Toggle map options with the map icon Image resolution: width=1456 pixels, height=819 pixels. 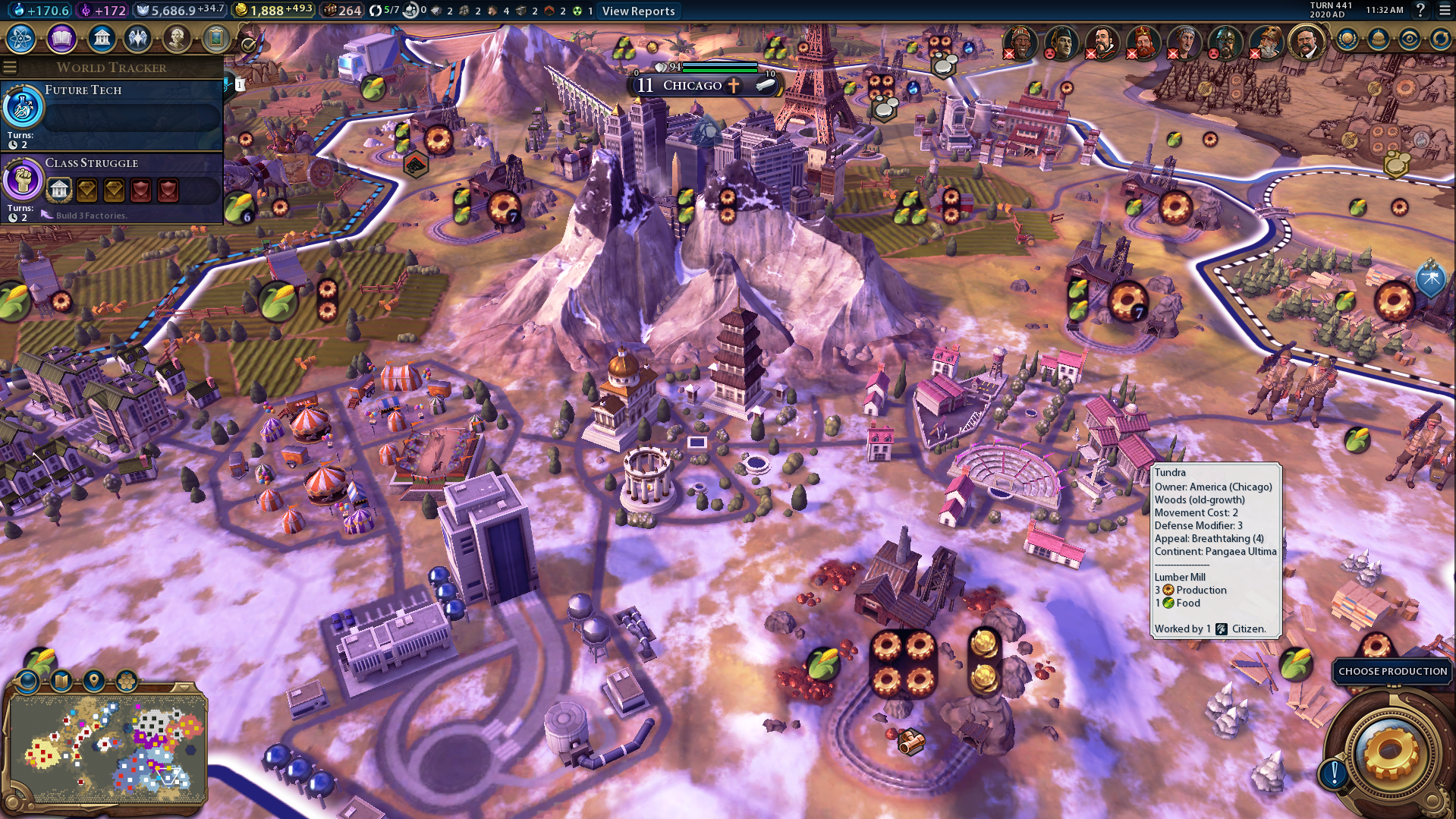pos(61,680)
